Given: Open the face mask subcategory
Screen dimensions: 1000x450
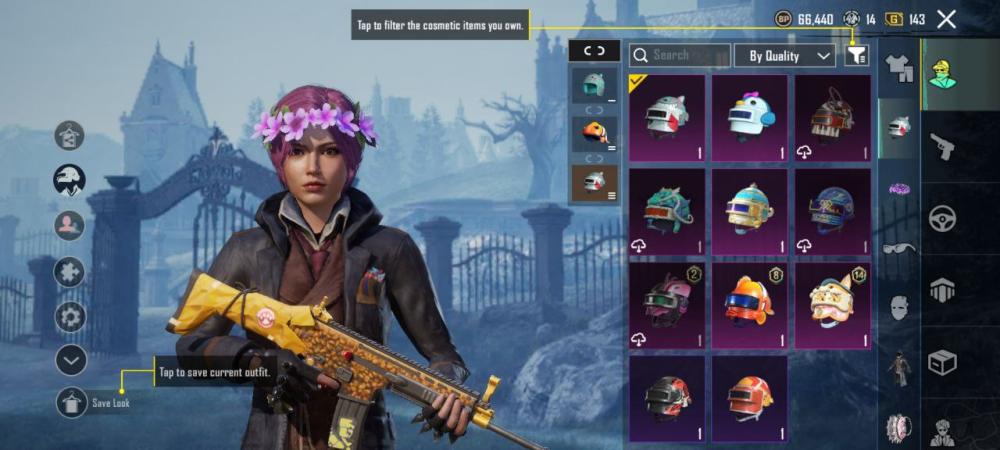Looking at the screenshot, I should [900, 307].
